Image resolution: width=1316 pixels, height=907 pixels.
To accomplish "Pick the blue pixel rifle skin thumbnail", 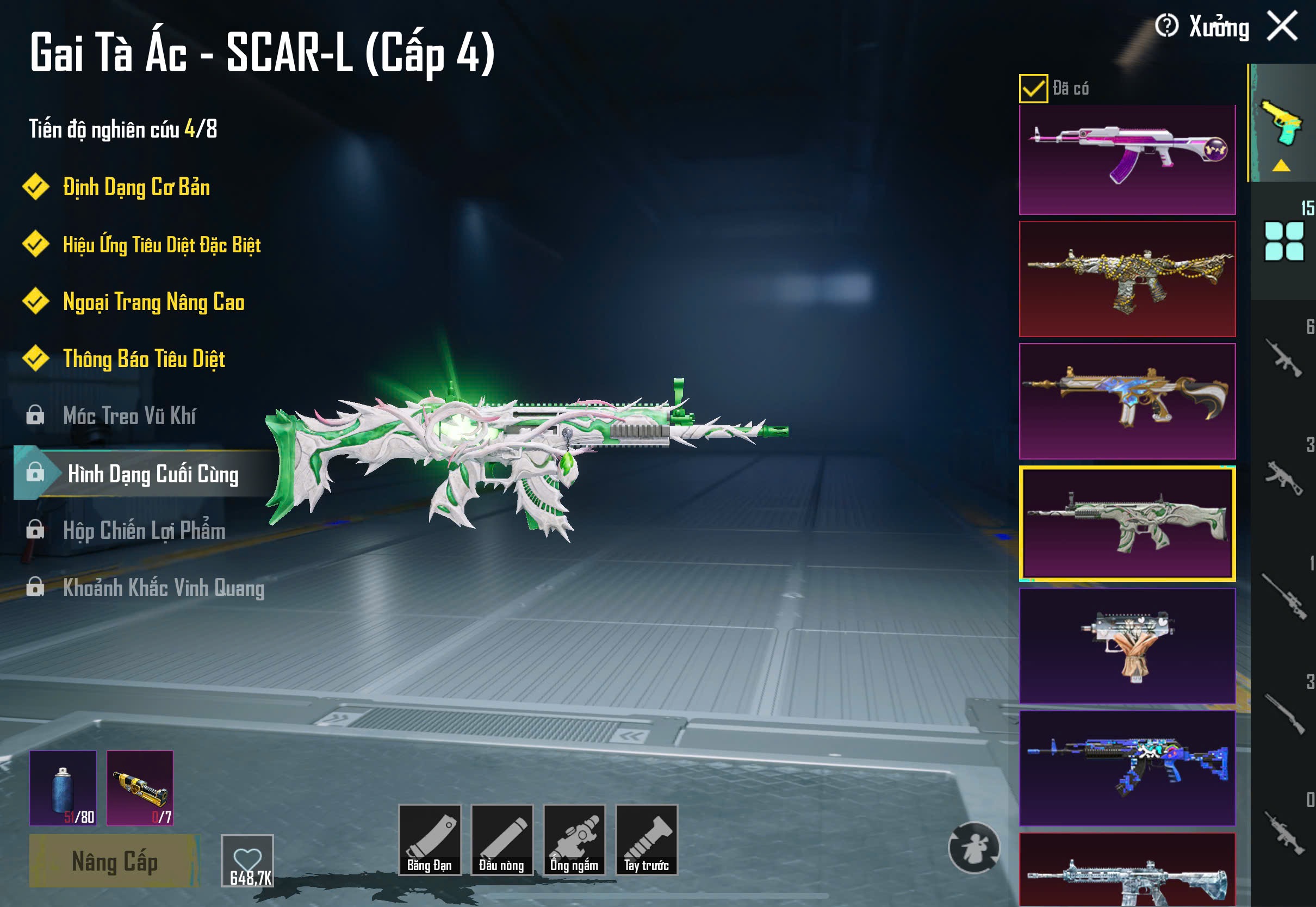I will (x=1127, y=767).
